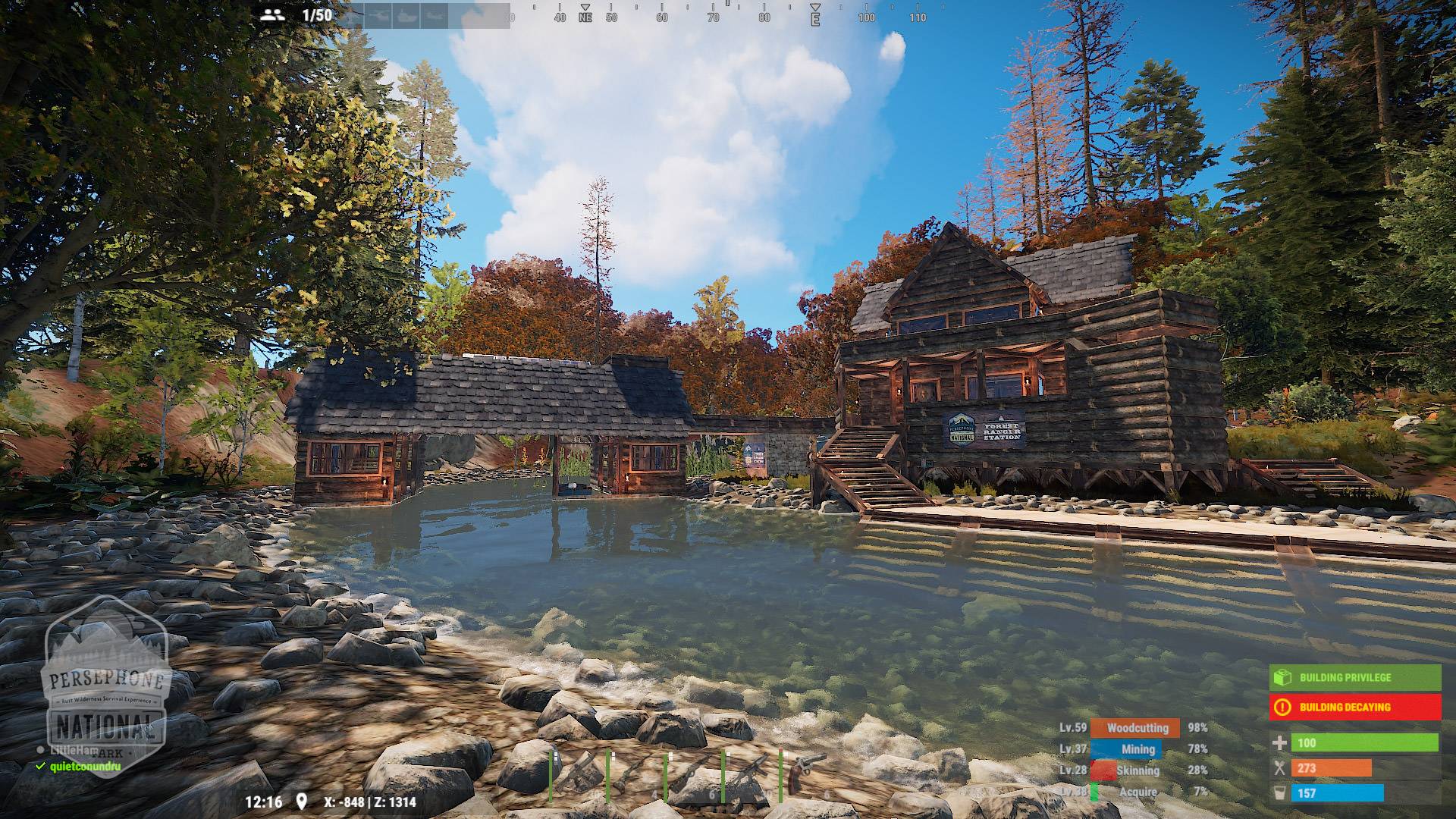1456x819 pixels.
Task: Click the Mining skill entry
Action: pyautogui.click(x=1135, y=748)
